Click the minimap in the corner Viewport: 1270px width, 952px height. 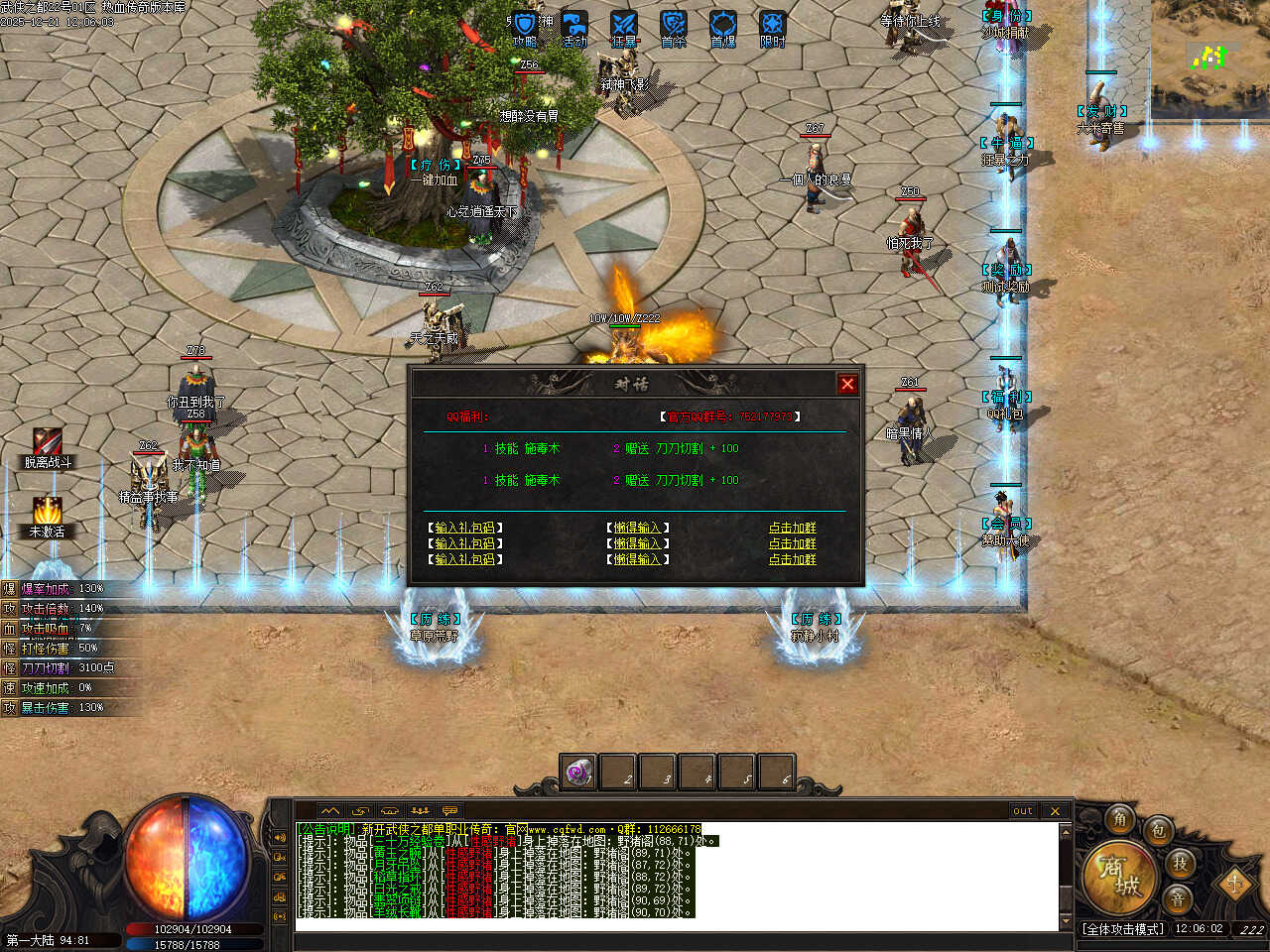coord(1209,55)
